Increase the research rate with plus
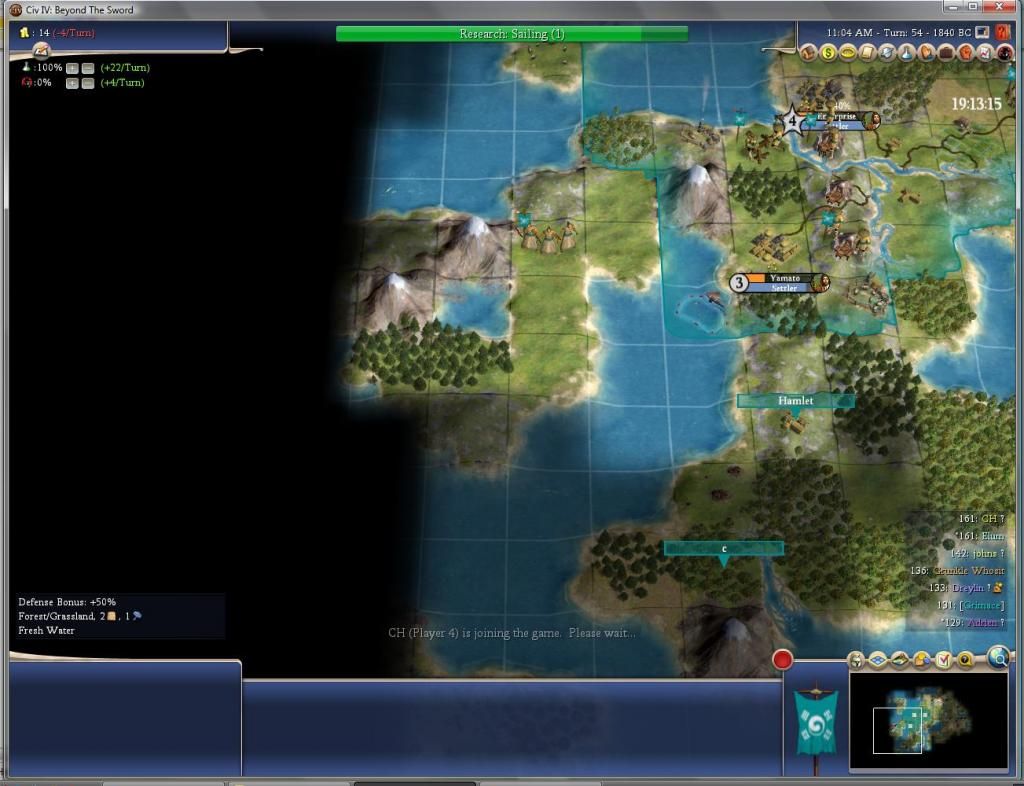Screen dimensions: 1024x786 point(72,68)
